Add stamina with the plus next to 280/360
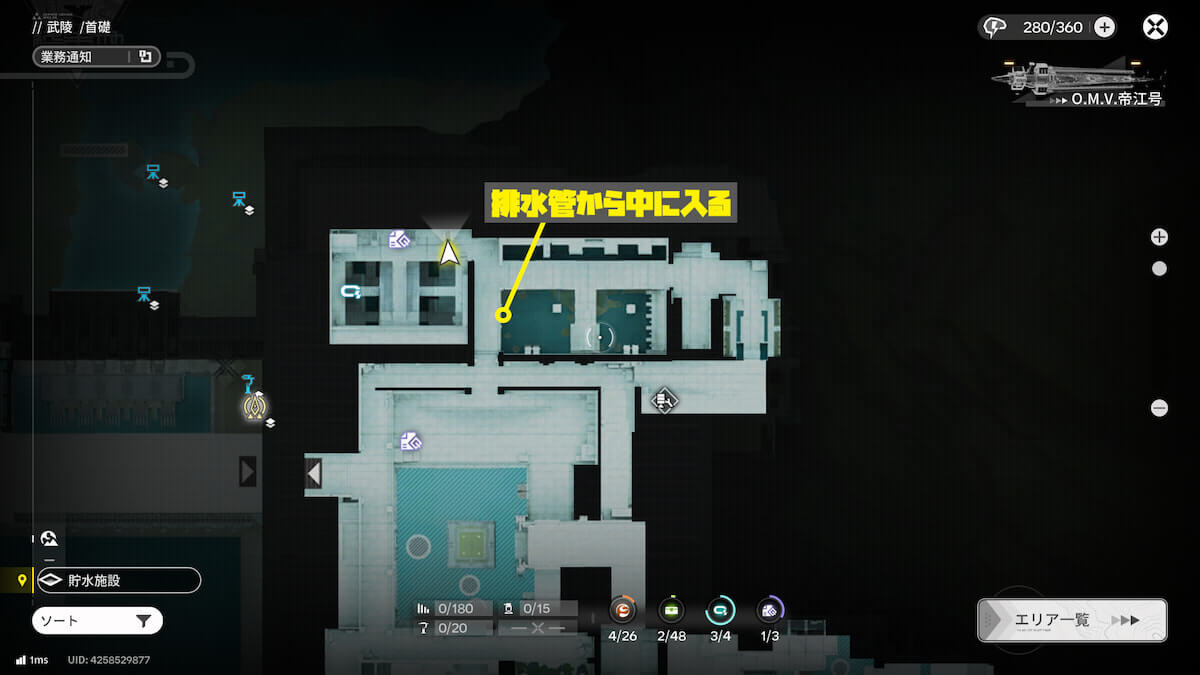1200x675 pixels. click(x=1104, y=27)
